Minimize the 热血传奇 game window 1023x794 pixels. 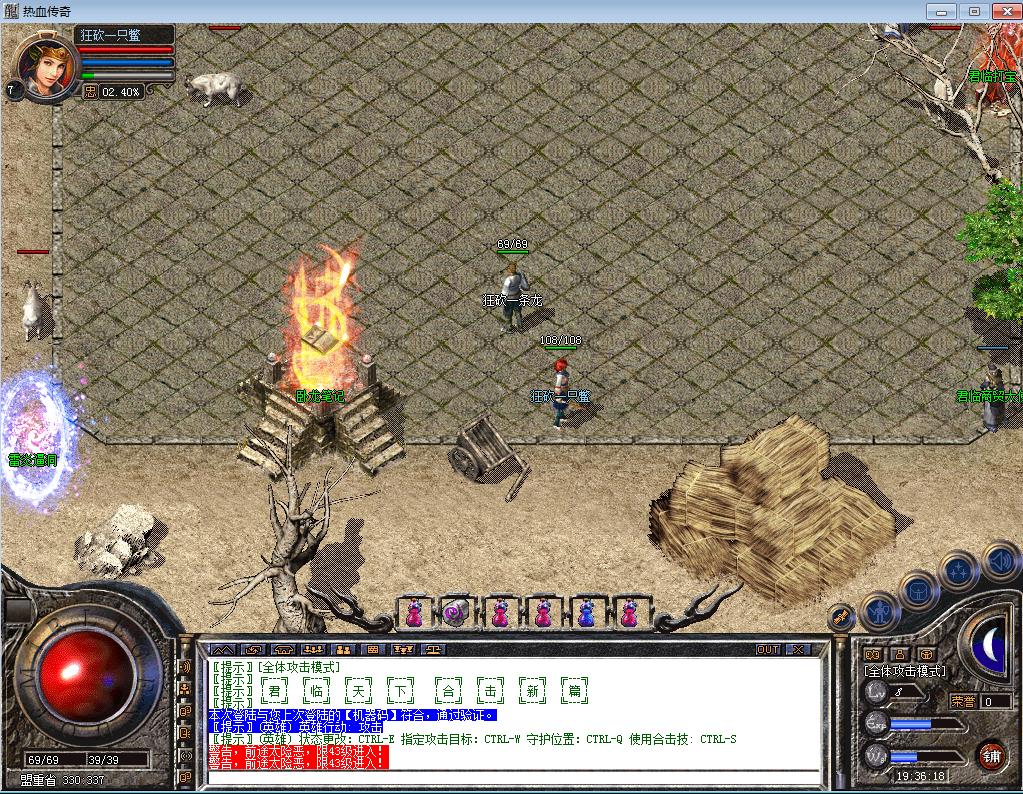(x=940, y=11)
